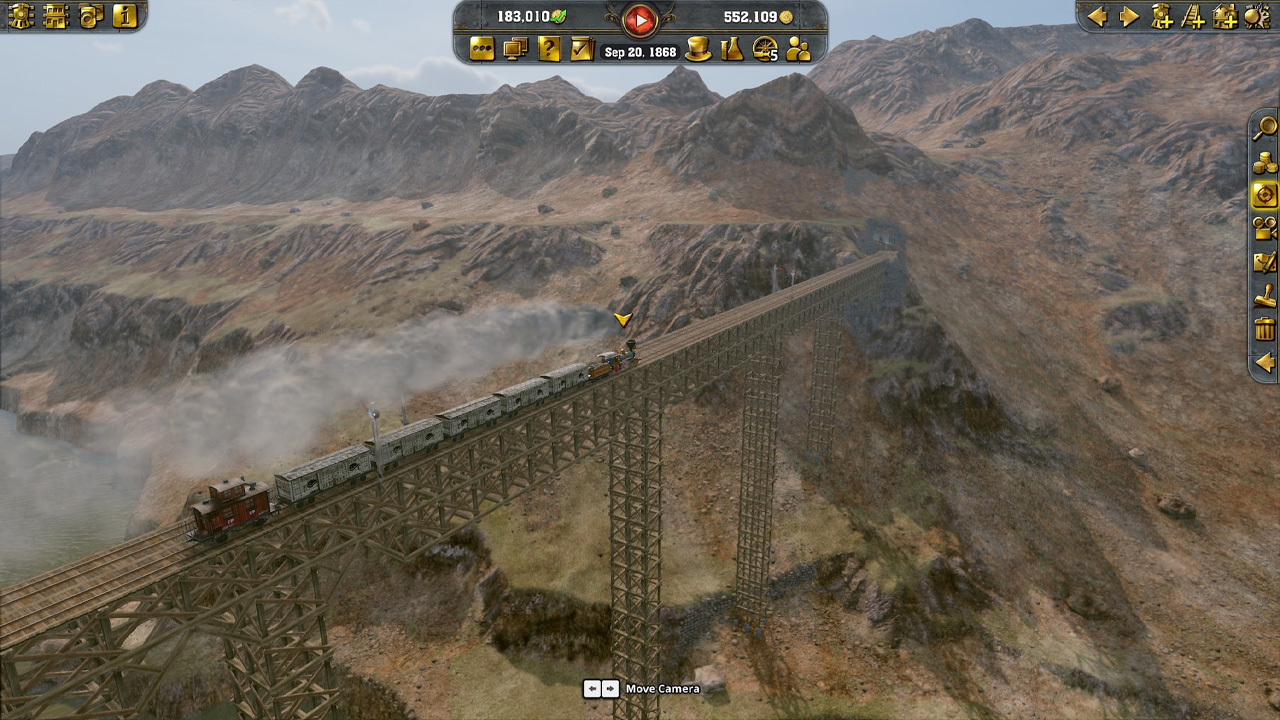Open the information panel icon

point(125,15)
